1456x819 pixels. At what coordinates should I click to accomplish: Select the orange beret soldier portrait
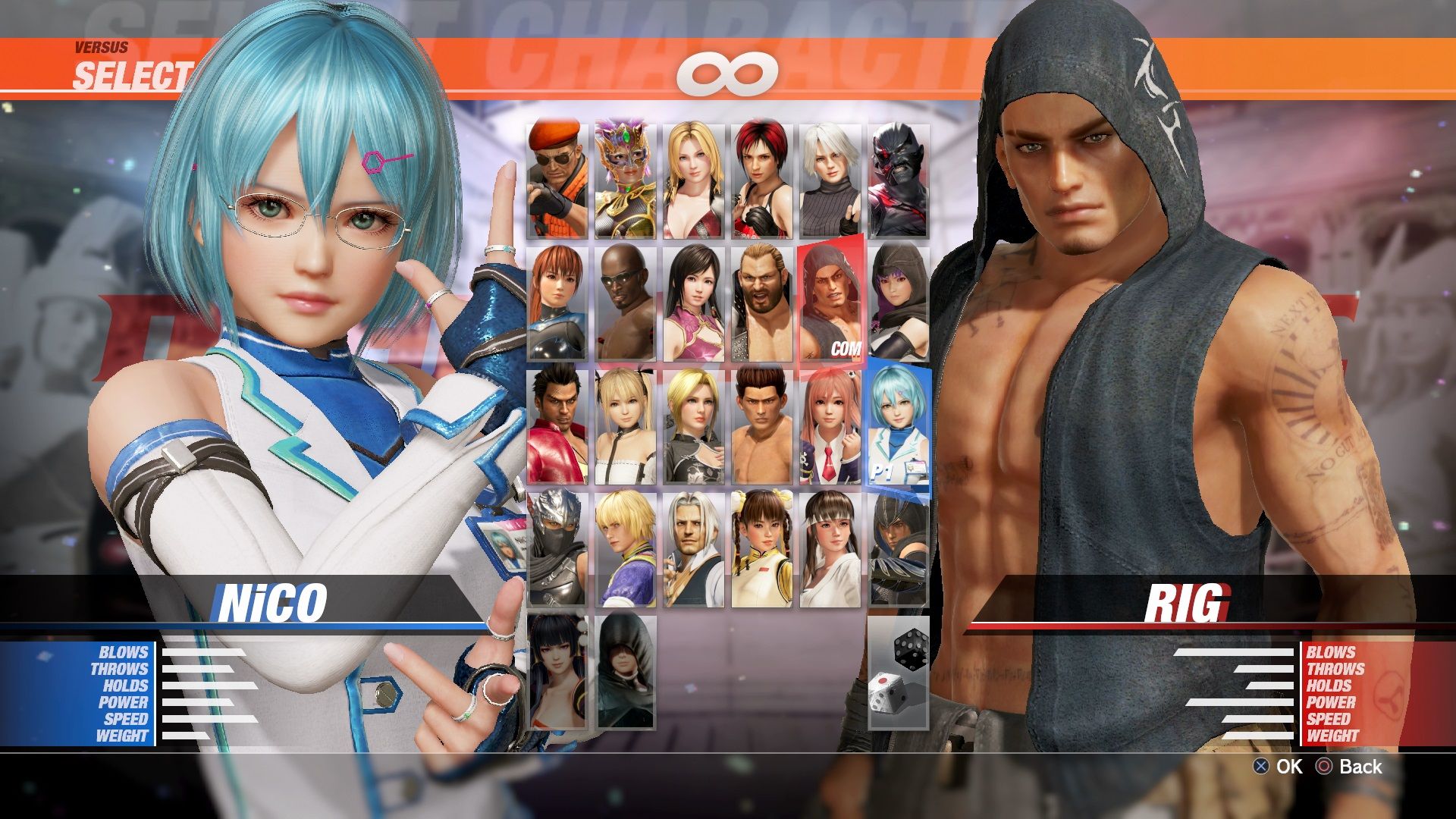(x=557, y=180)
